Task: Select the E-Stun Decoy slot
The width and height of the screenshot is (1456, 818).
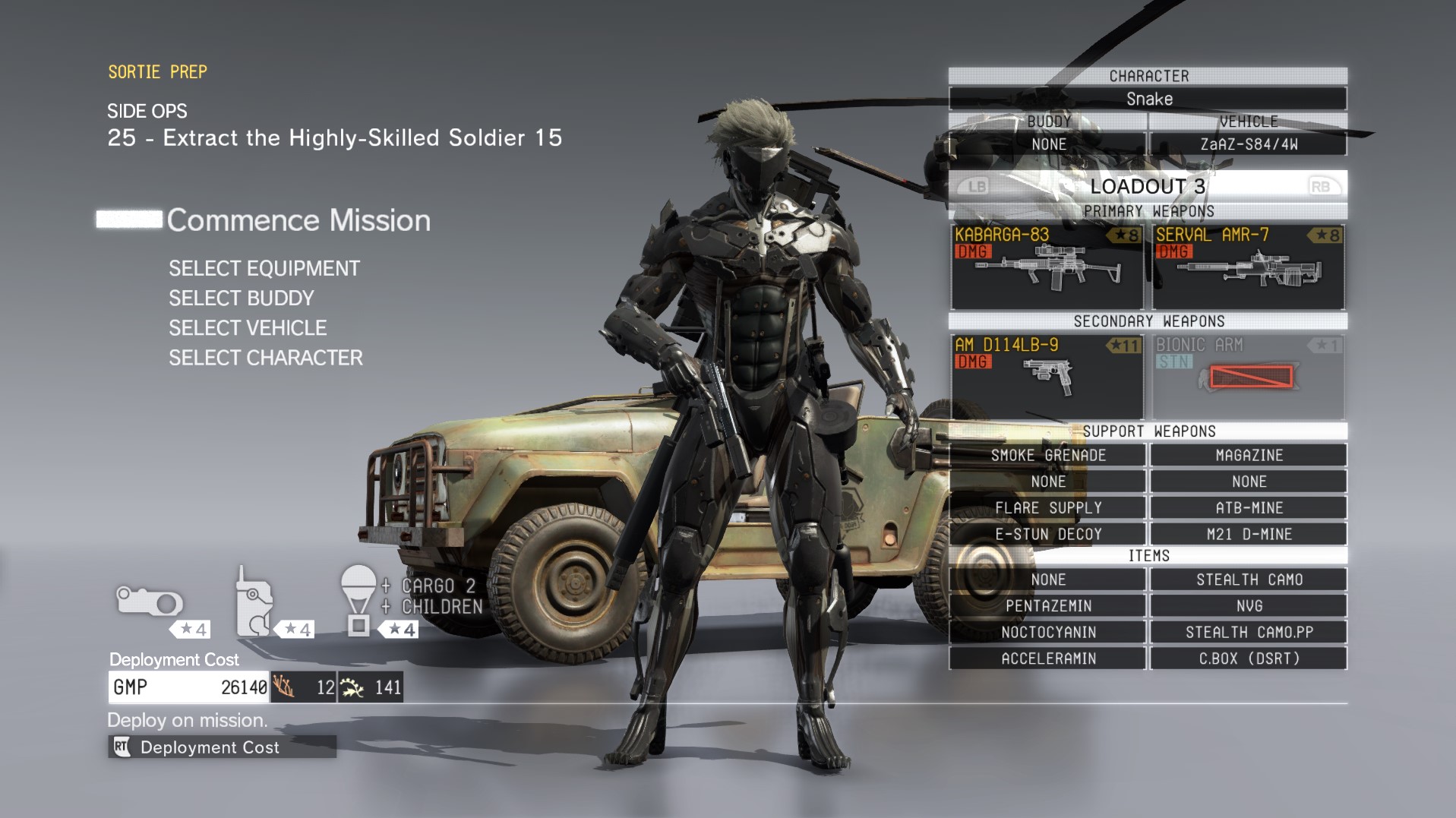Action: coord(1048,534)
